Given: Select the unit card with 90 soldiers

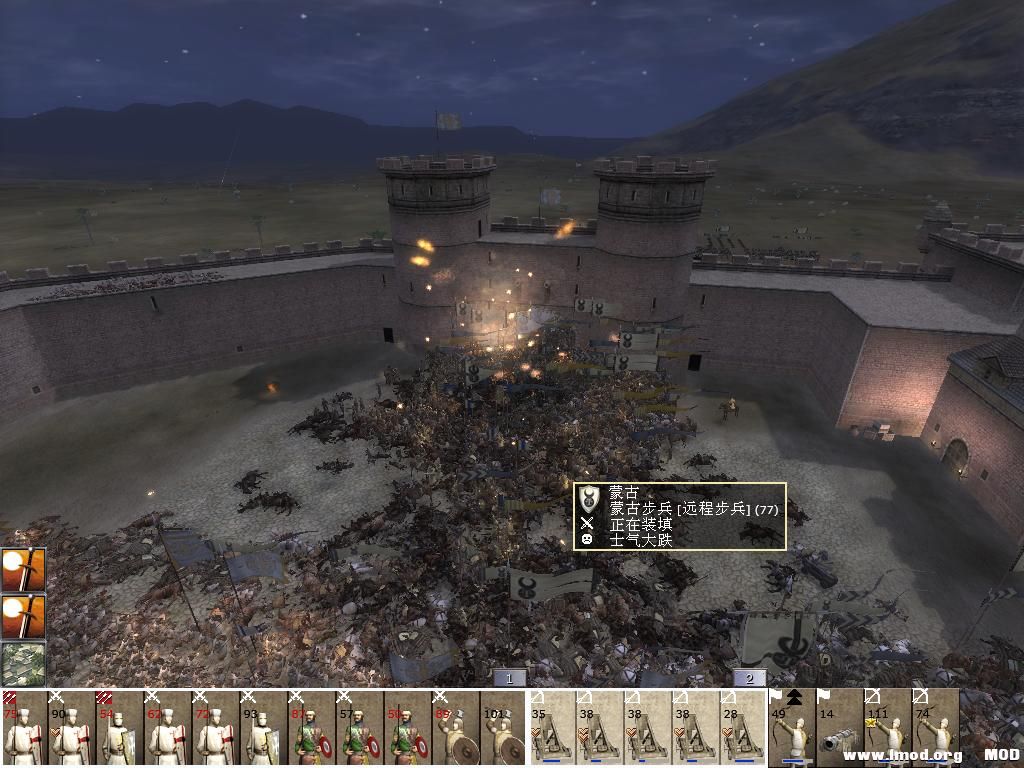Looking at the screenshot, I should (72, 728).
